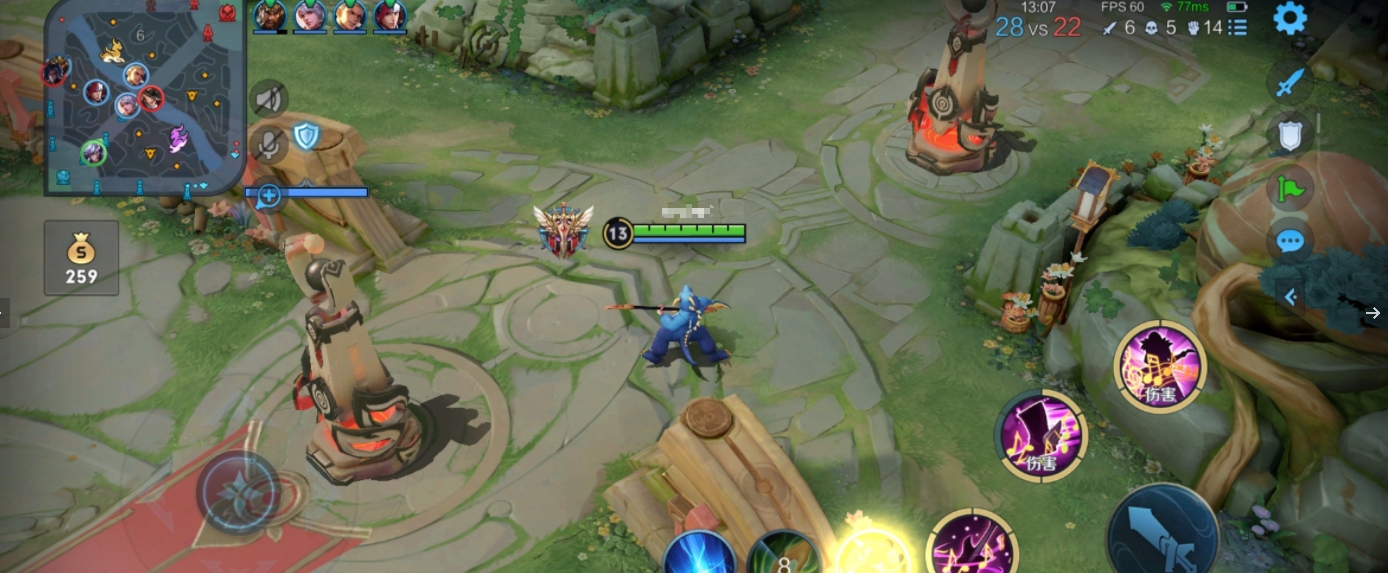Tap the minimap
The height and width of the screenshot is (573, 1388).
click(145, 97)
